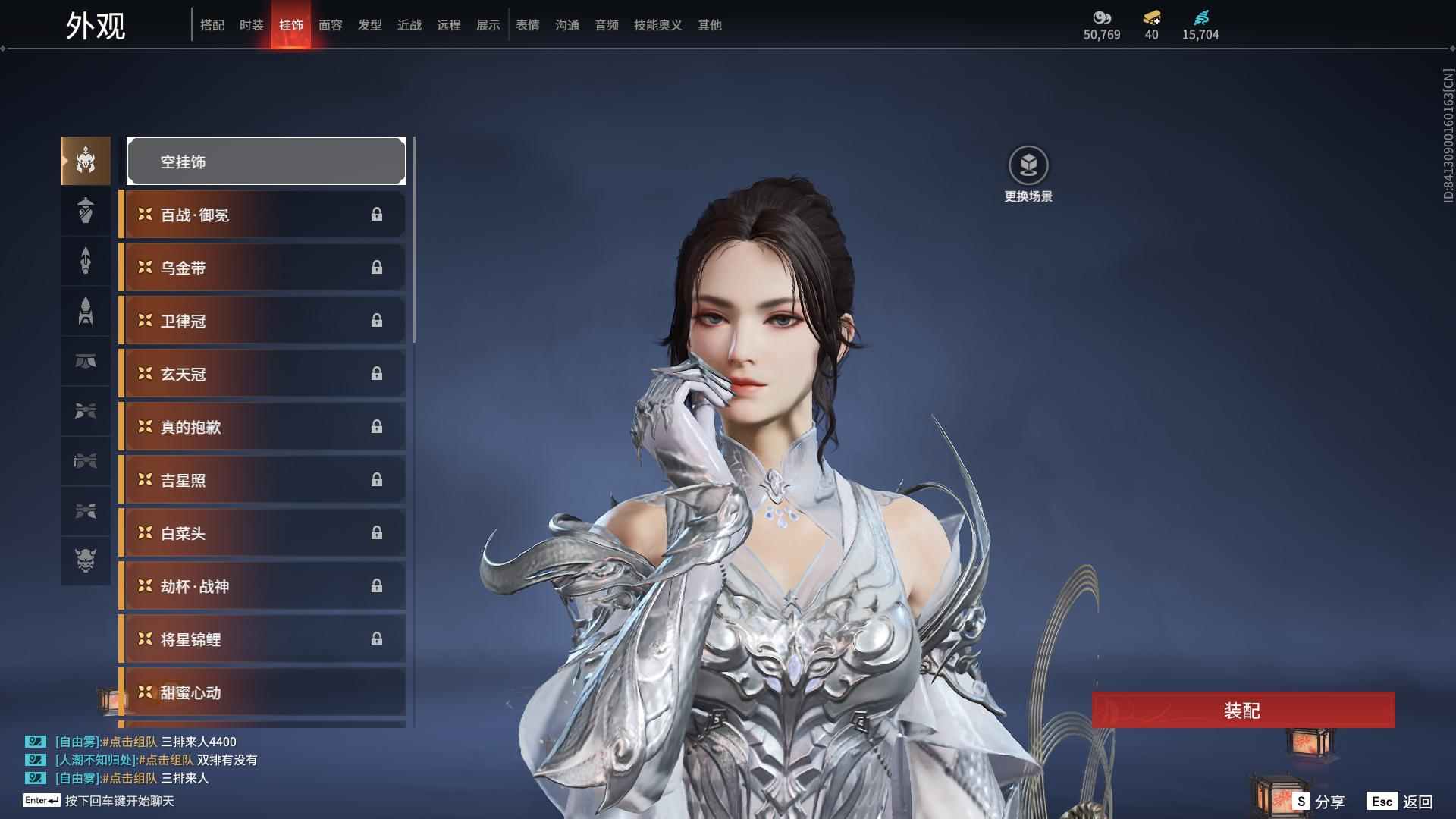This screenshot has width=1456, height=819.
Task: Click the blue spiral currency icon
Action: point(1202,18)
